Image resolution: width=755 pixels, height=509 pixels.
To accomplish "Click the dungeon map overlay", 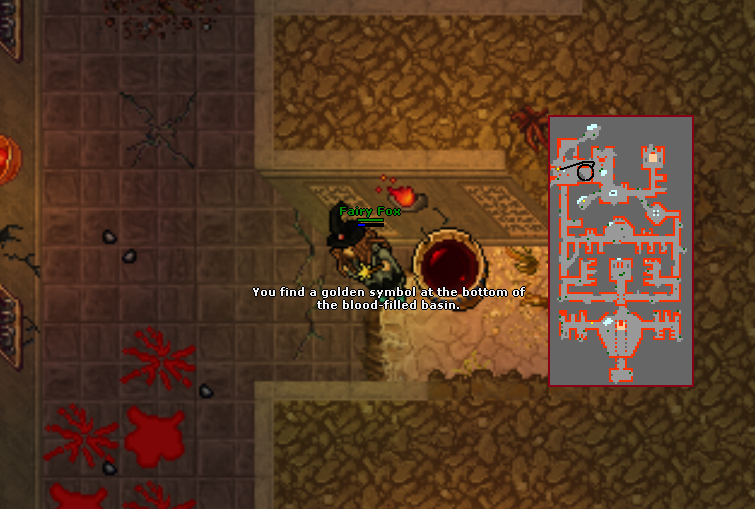I will [620, 250].
